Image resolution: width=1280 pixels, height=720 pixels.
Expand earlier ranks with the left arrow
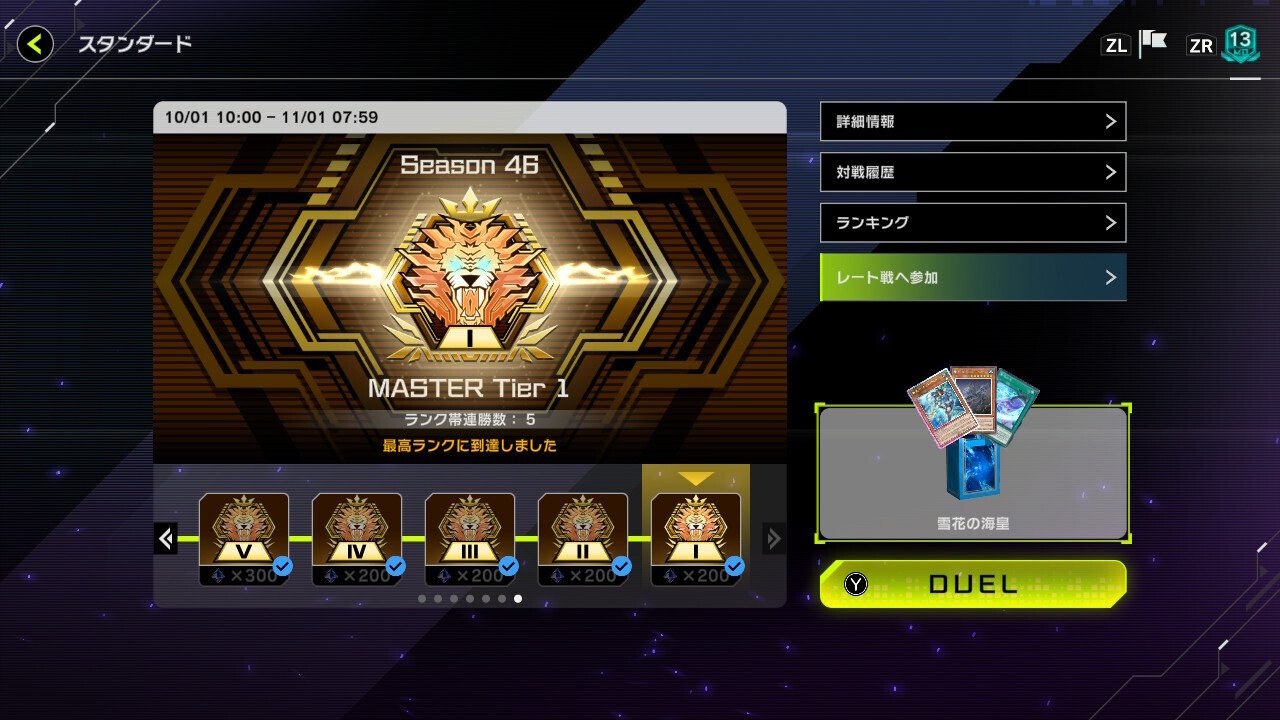[165, 538]
